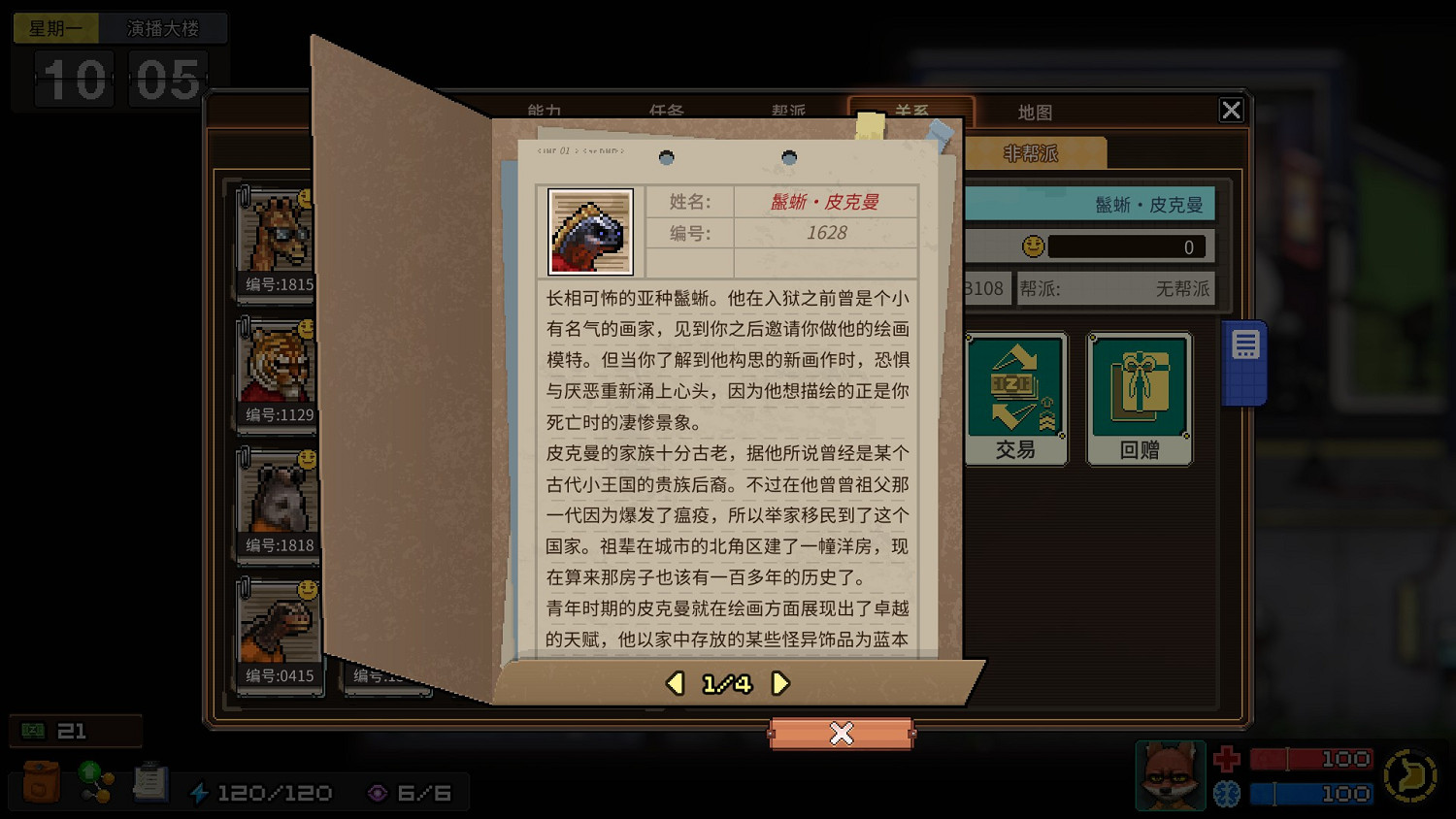The width and height of the screenshot is (1456, 819).
Task: Click the smiley mood icon on card 1129
Action: [305, 331]
